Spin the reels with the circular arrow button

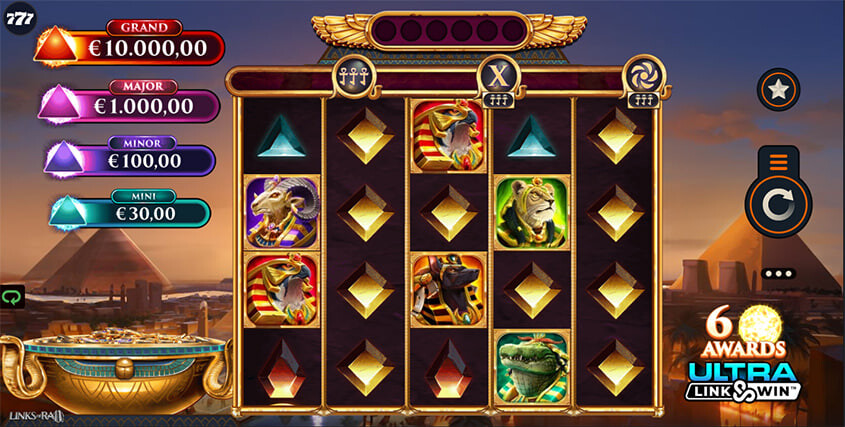click(x=779, y=207)
